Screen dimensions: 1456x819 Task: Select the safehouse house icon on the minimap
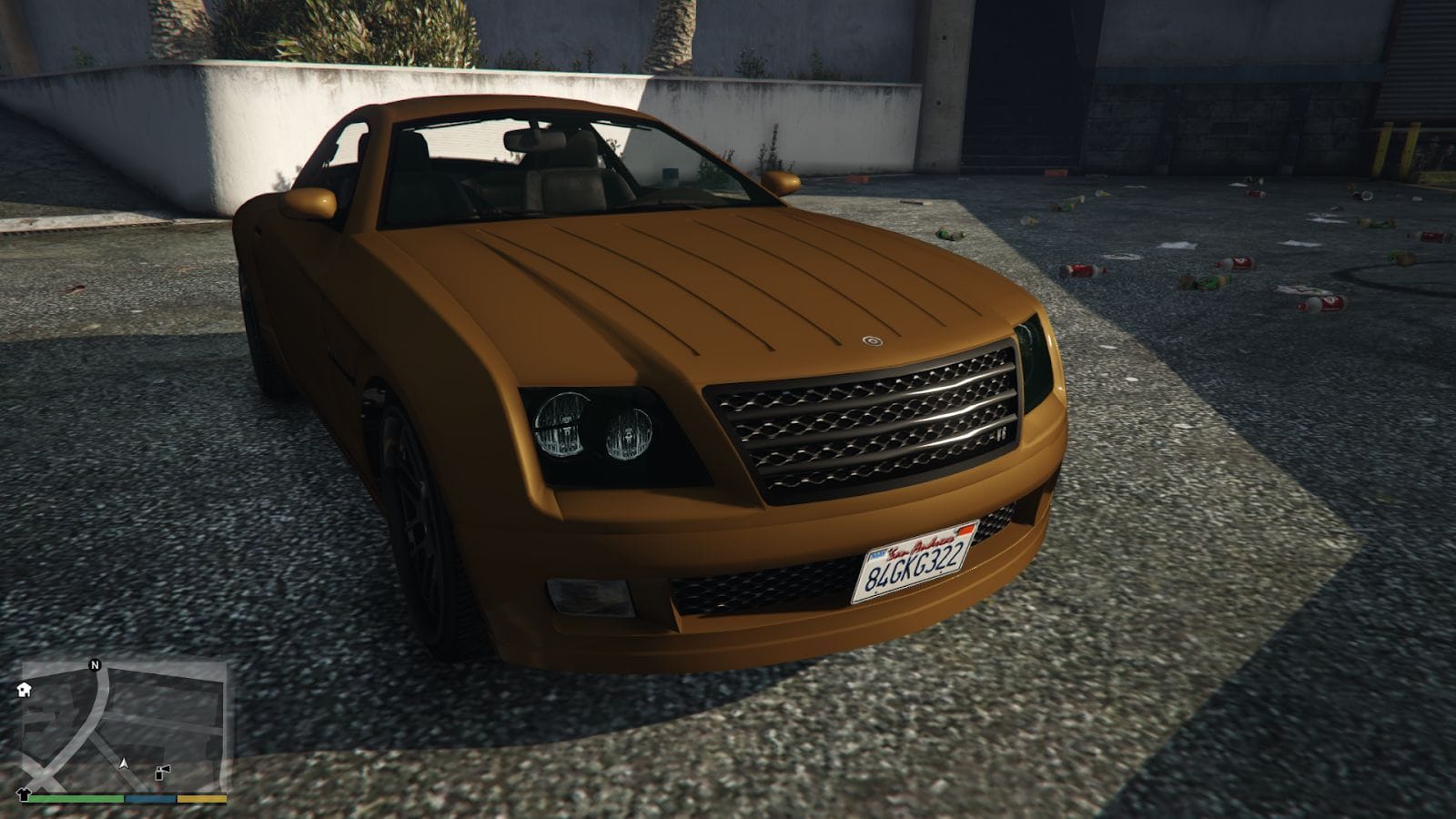click(x=24, y=691)
